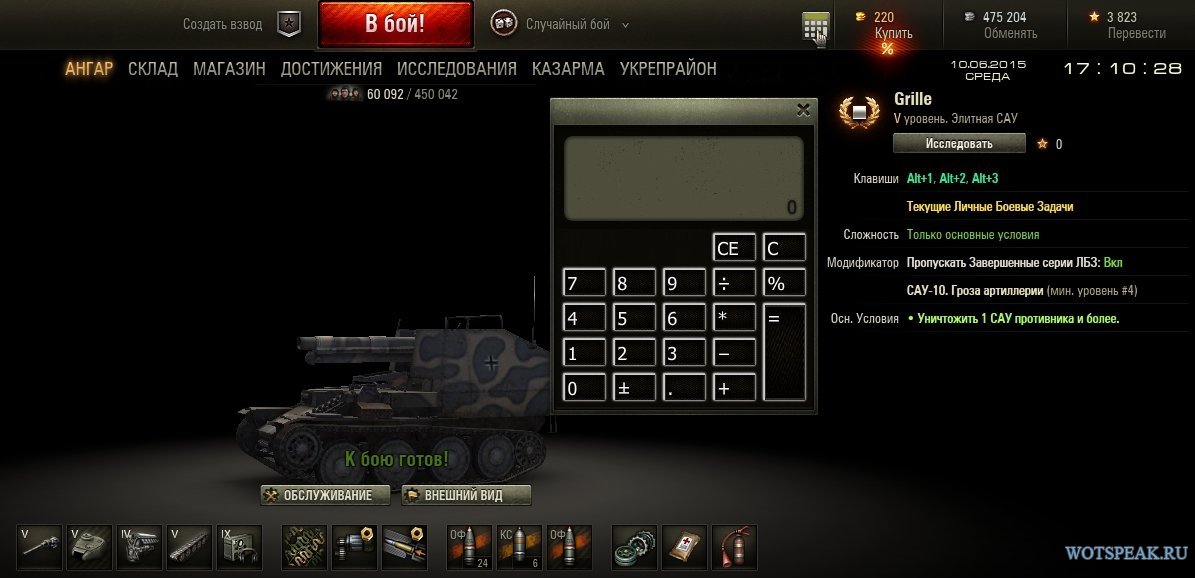Click the Исследовать button for Grille
Image resolution: width=1195 pixels, height=578 pixels.
click(958, 144)
